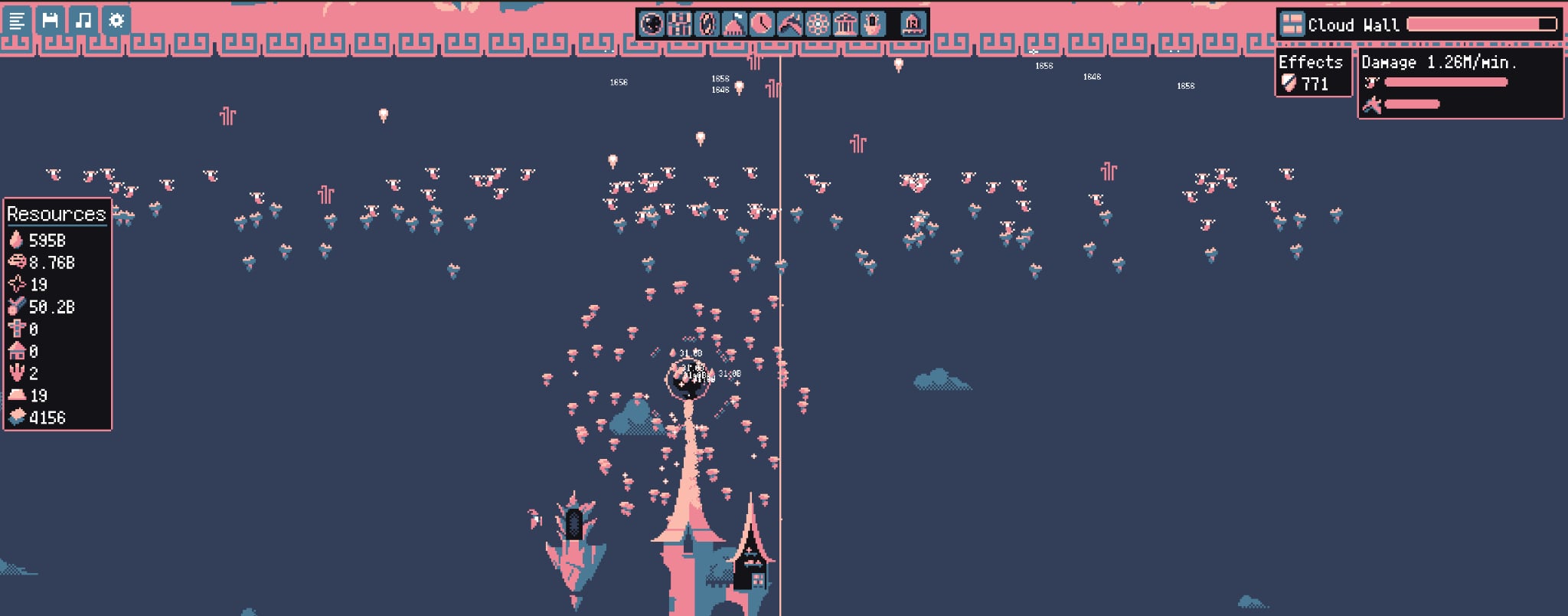This screenshot has height=616, width=1568.
Task: Click the mirror portal toolbar icon
Action: click(x=708, y=24)
